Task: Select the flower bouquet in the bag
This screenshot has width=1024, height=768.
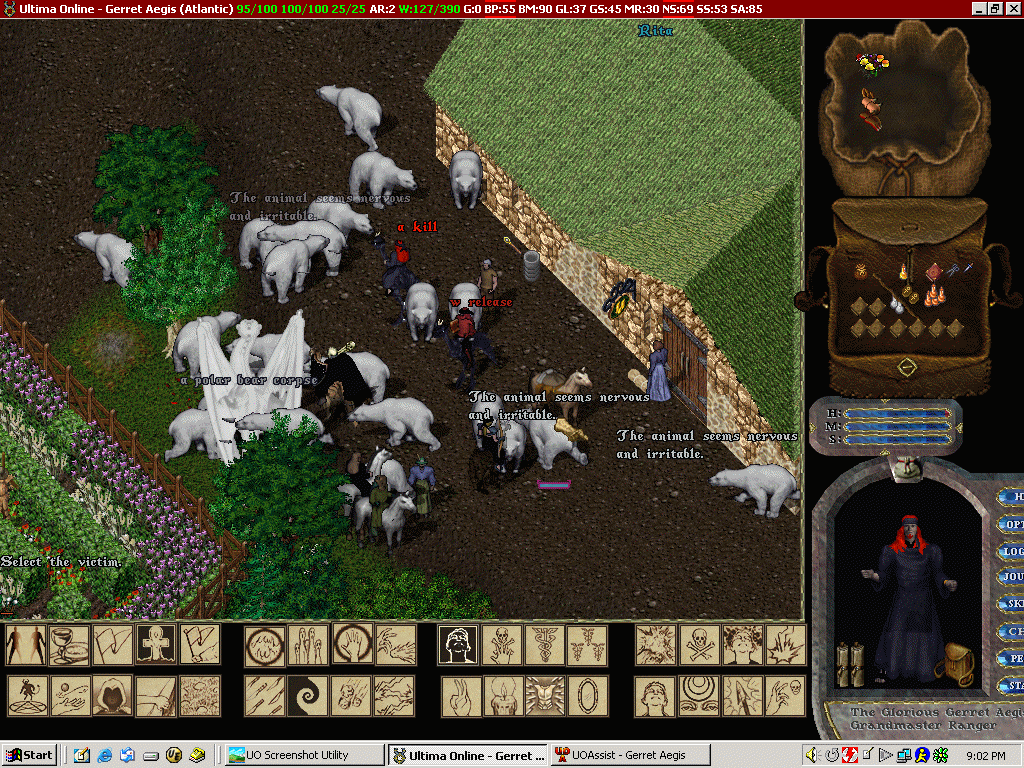Action: [872, 64]
